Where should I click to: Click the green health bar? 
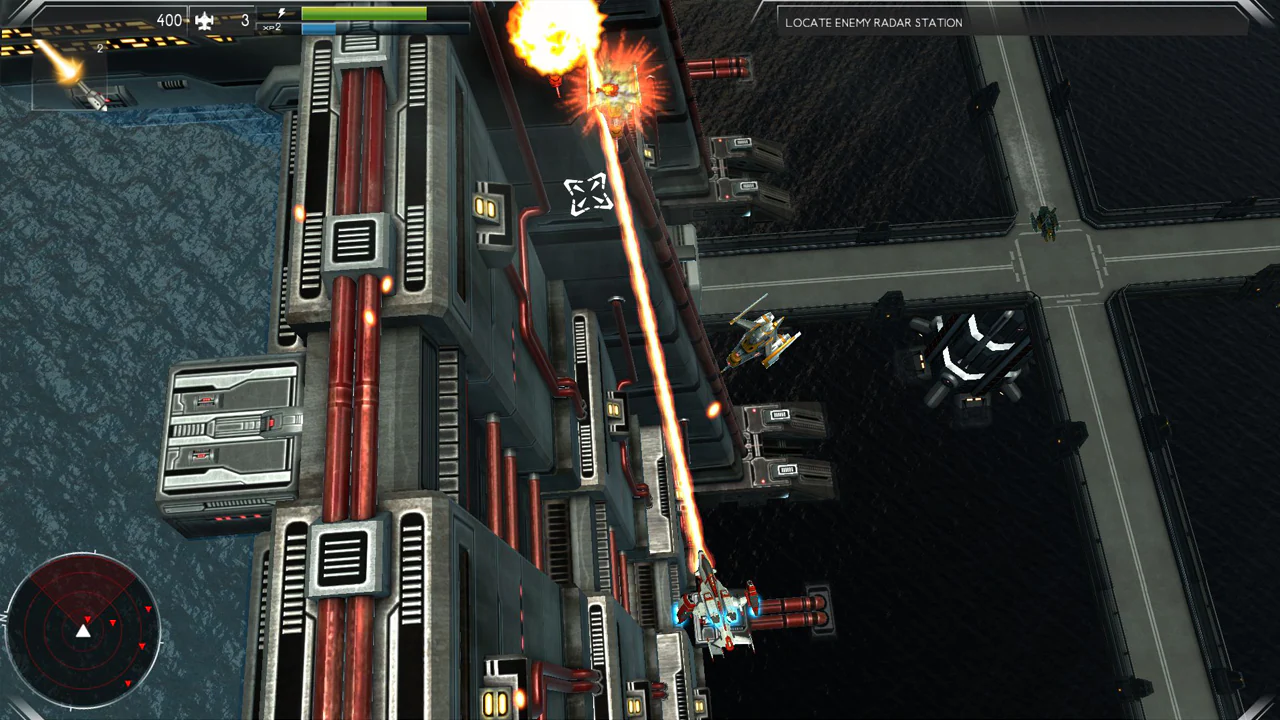click(363, 13)
